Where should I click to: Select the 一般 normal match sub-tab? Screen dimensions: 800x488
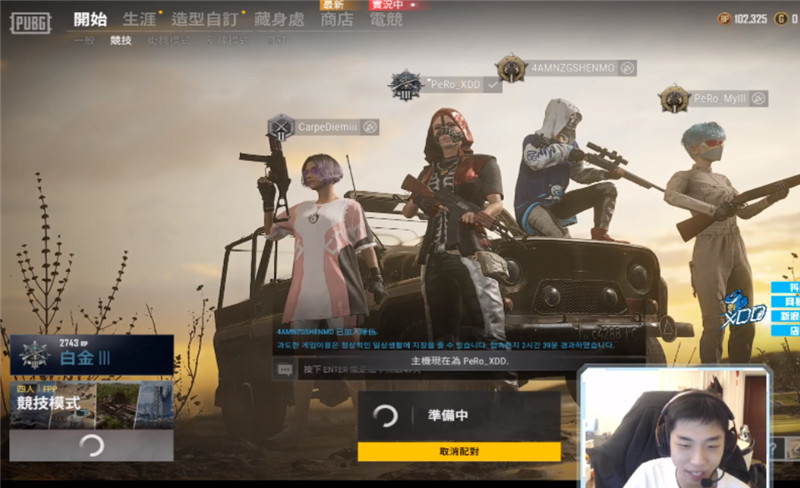pos(84,40)
